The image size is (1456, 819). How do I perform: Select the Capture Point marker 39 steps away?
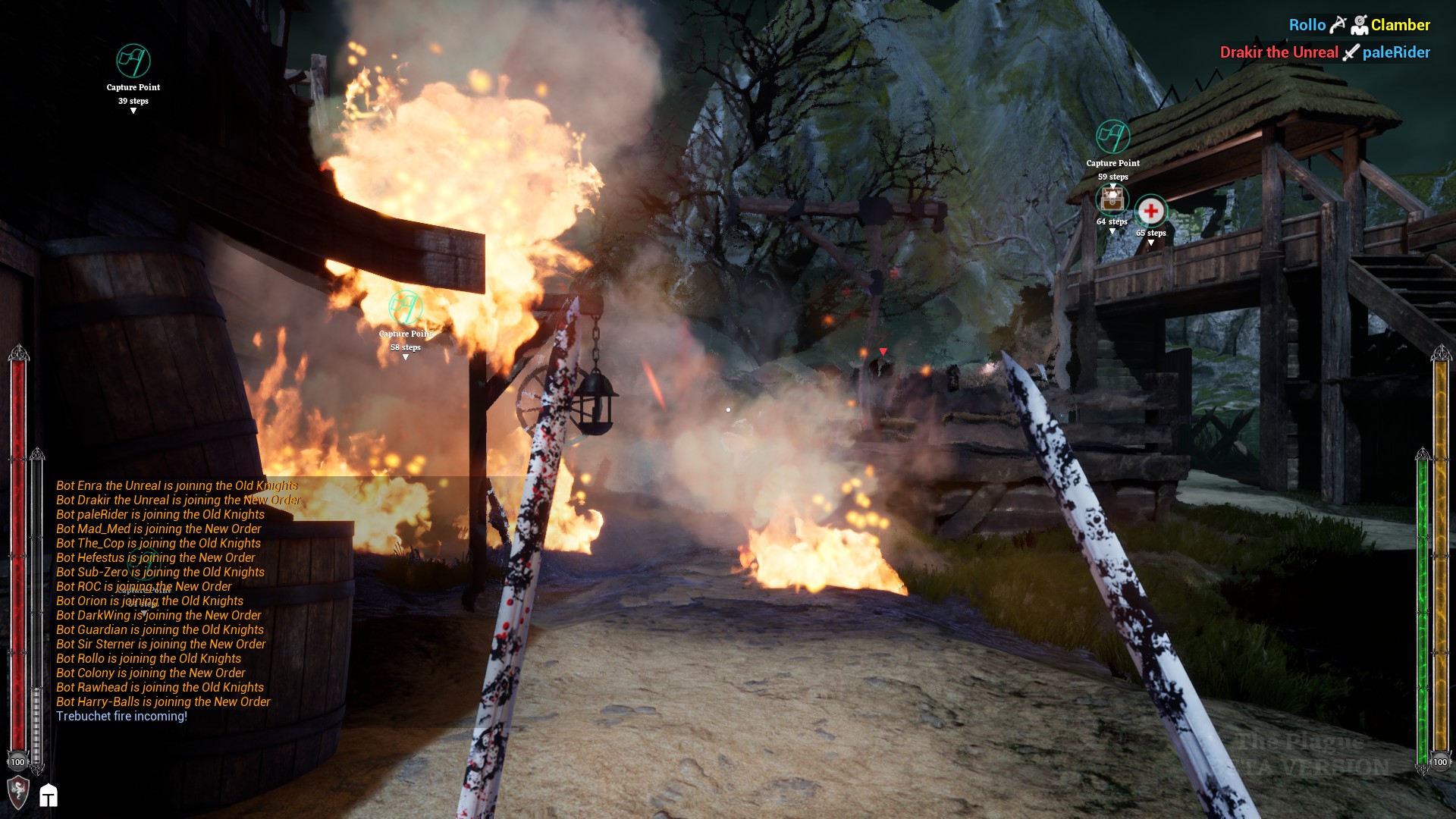133,61
